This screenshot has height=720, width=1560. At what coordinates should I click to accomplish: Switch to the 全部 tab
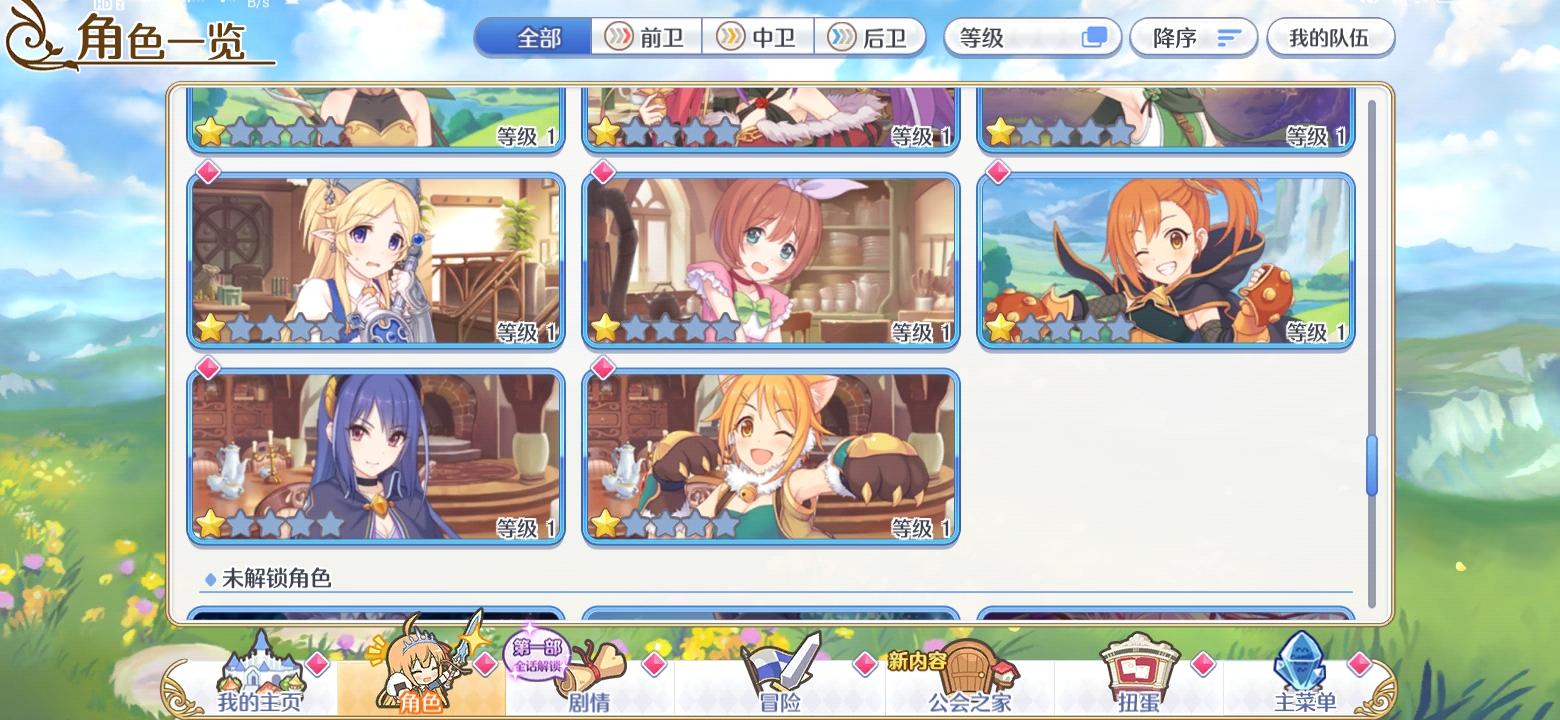click(x=532, y=36)
